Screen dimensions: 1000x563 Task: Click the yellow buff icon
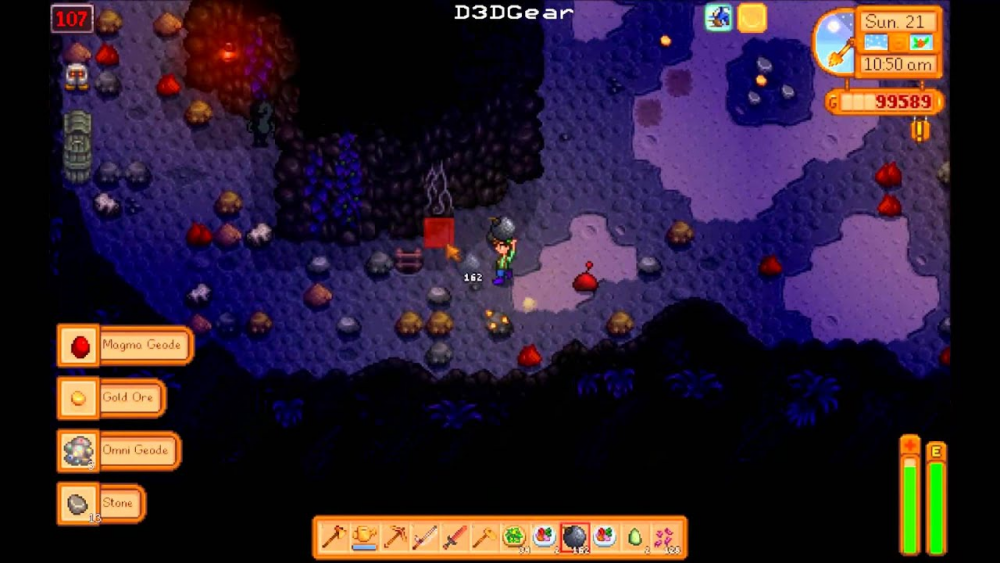coord(752,17)
